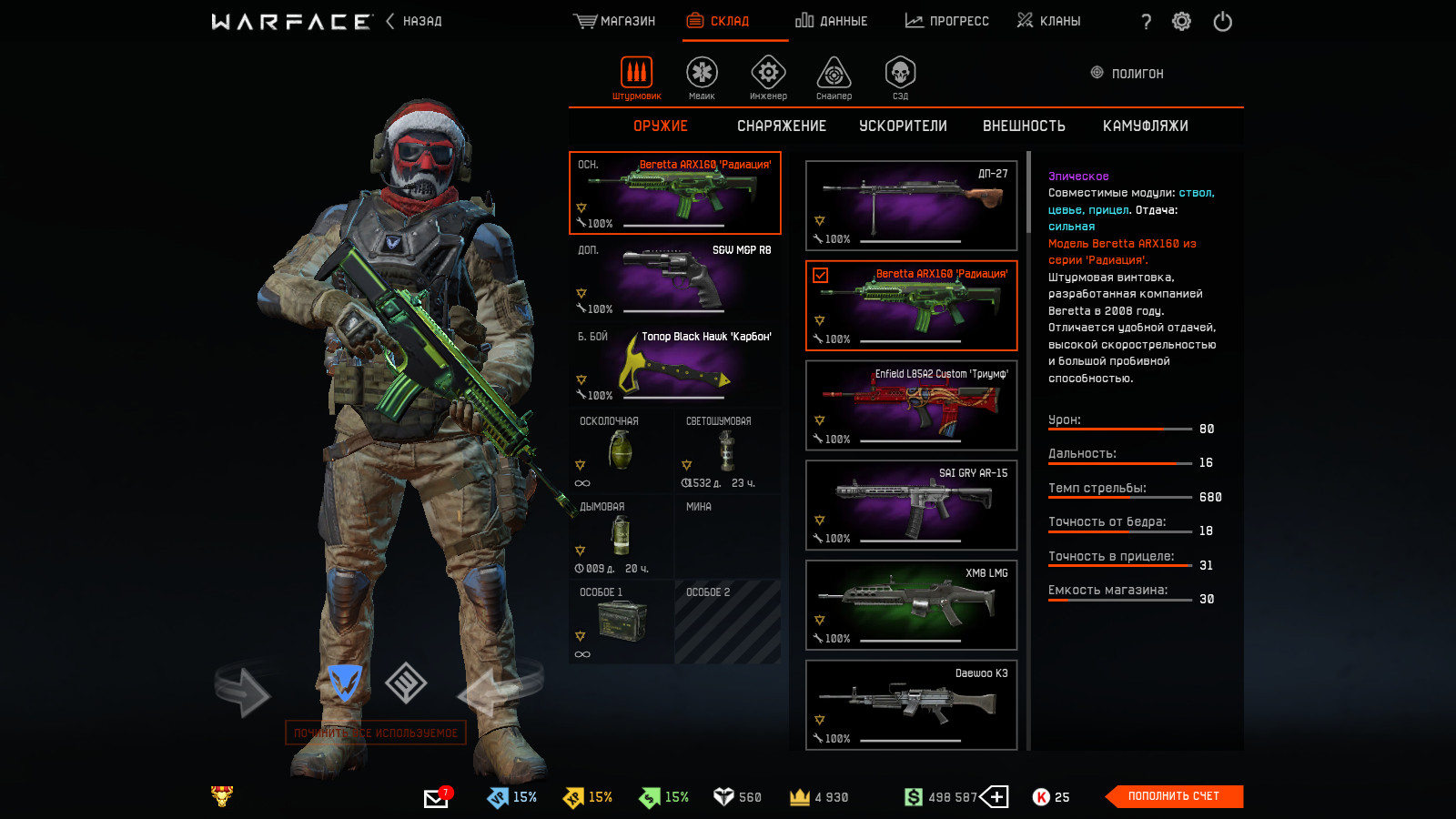Screen dimensions: 1456x819
Task: Switch to the ДАННЫЕ menu
Action: click(832, 21)
